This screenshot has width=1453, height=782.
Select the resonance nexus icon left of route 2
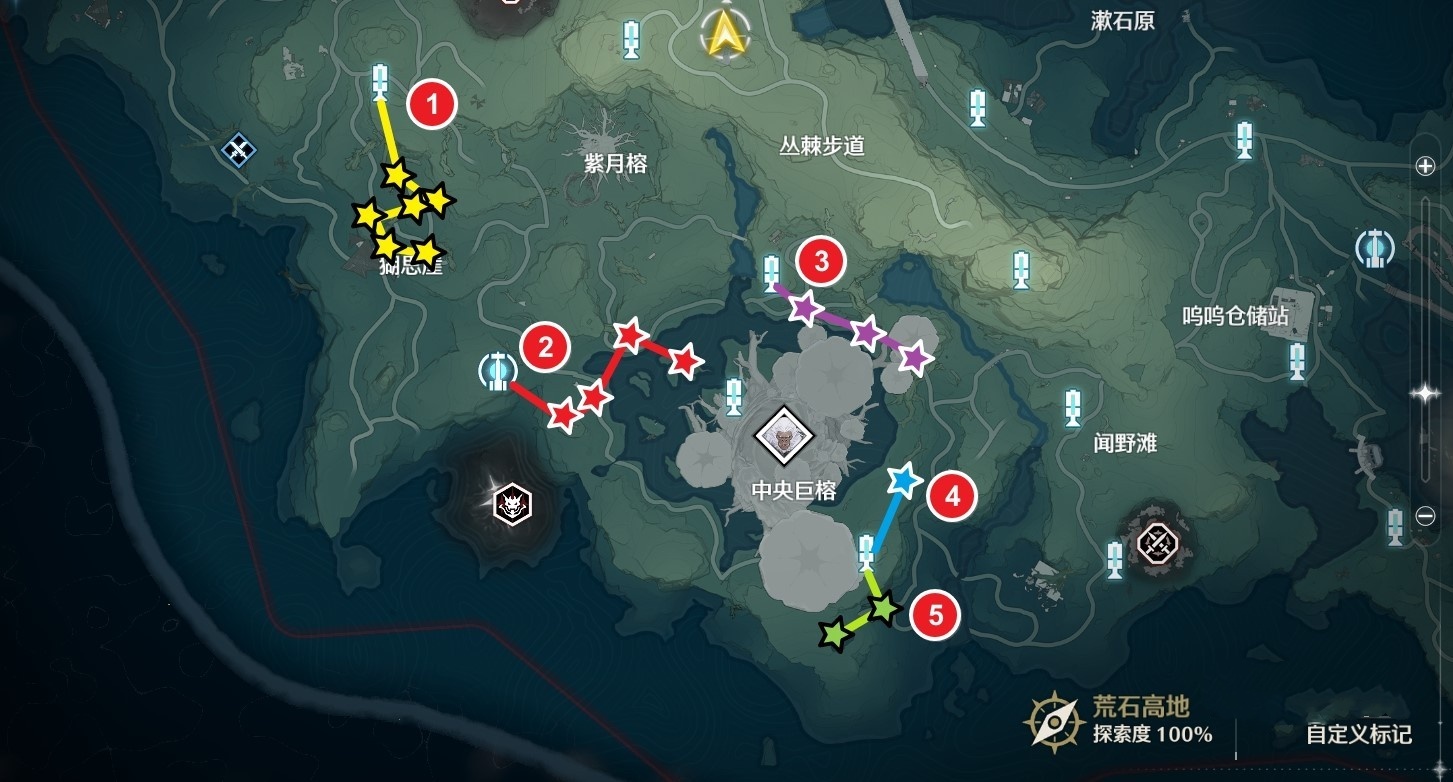coord(497,372)
